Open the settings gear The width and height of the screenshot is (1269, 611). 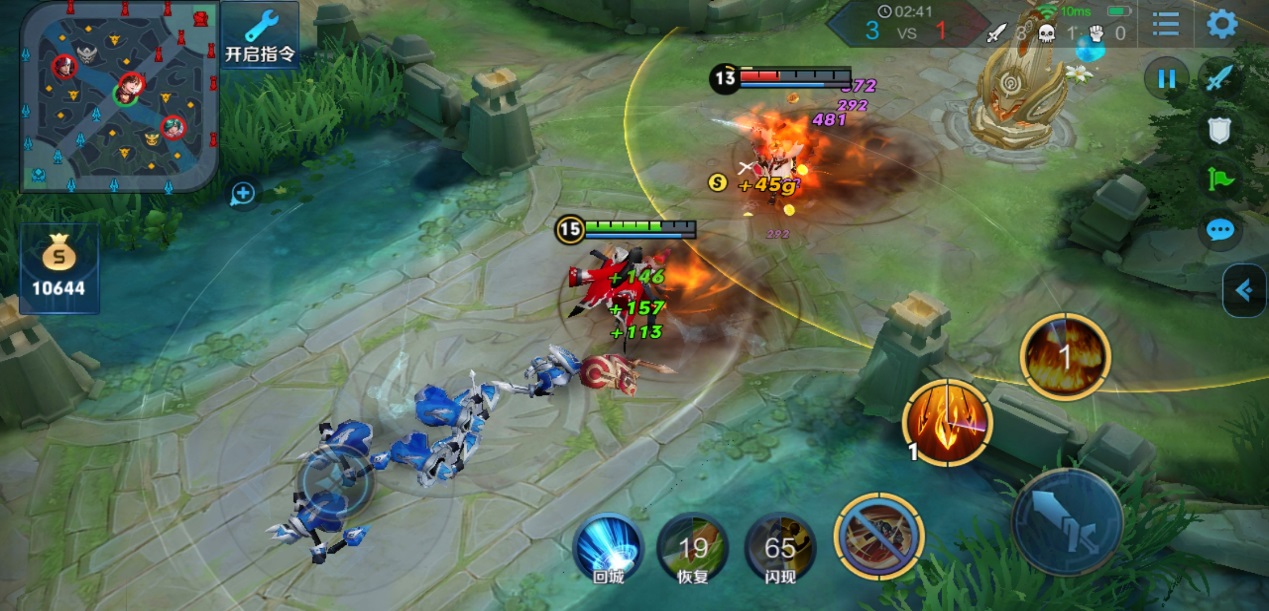click(x=1221, y=24)
